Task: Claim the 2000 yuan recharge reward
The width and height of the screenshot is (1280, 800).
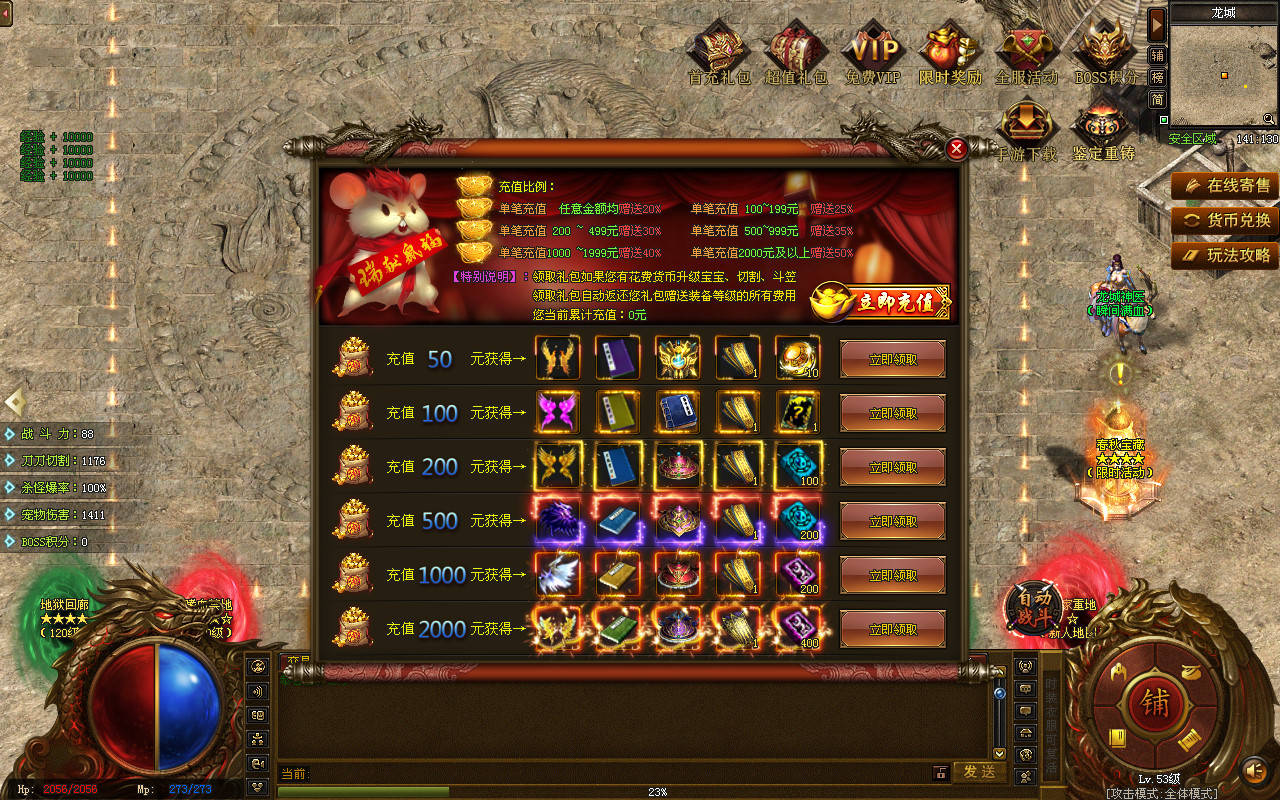Action: pos(892,629)
